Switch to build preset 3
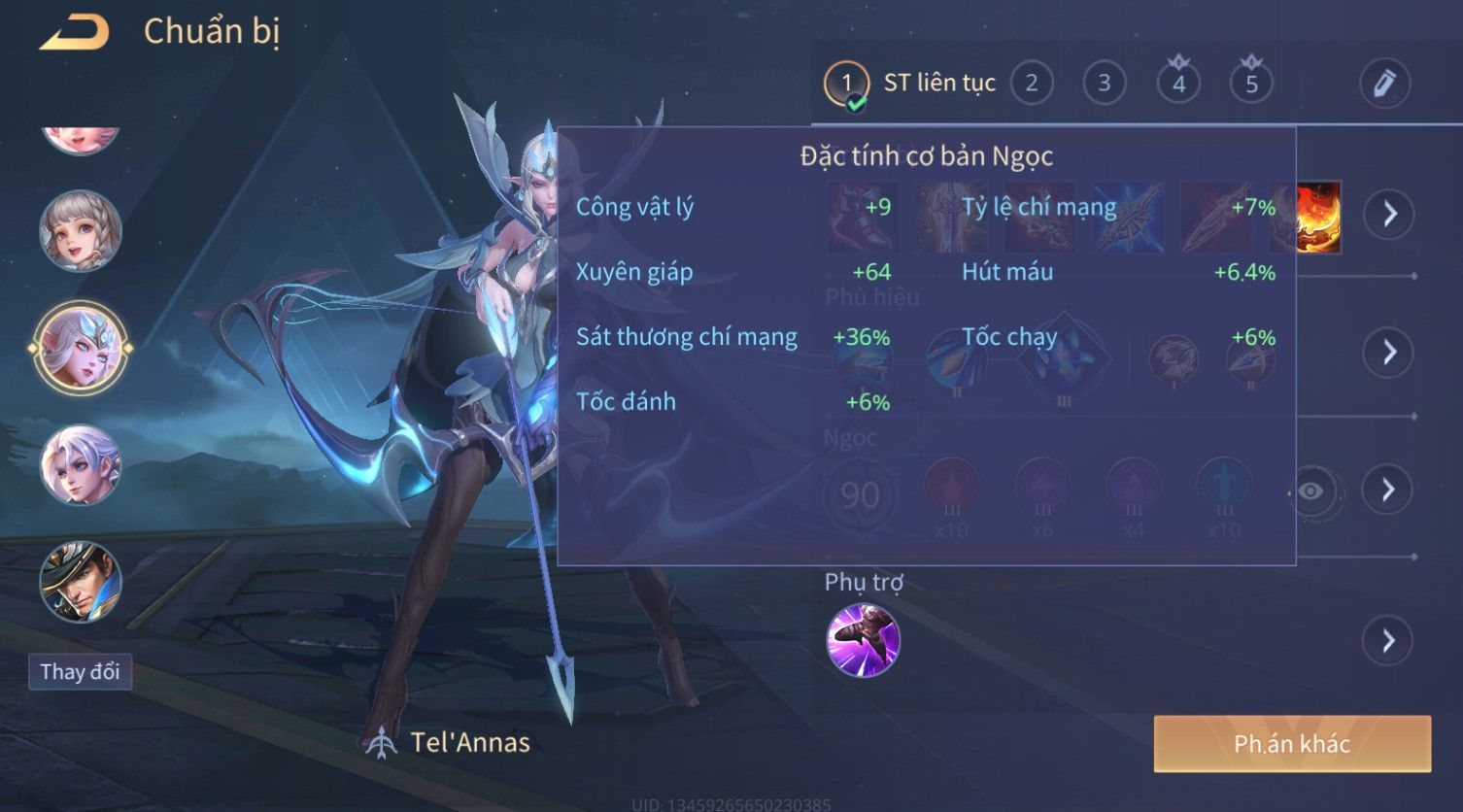 pyautogui.click(x=1105, y=84)
